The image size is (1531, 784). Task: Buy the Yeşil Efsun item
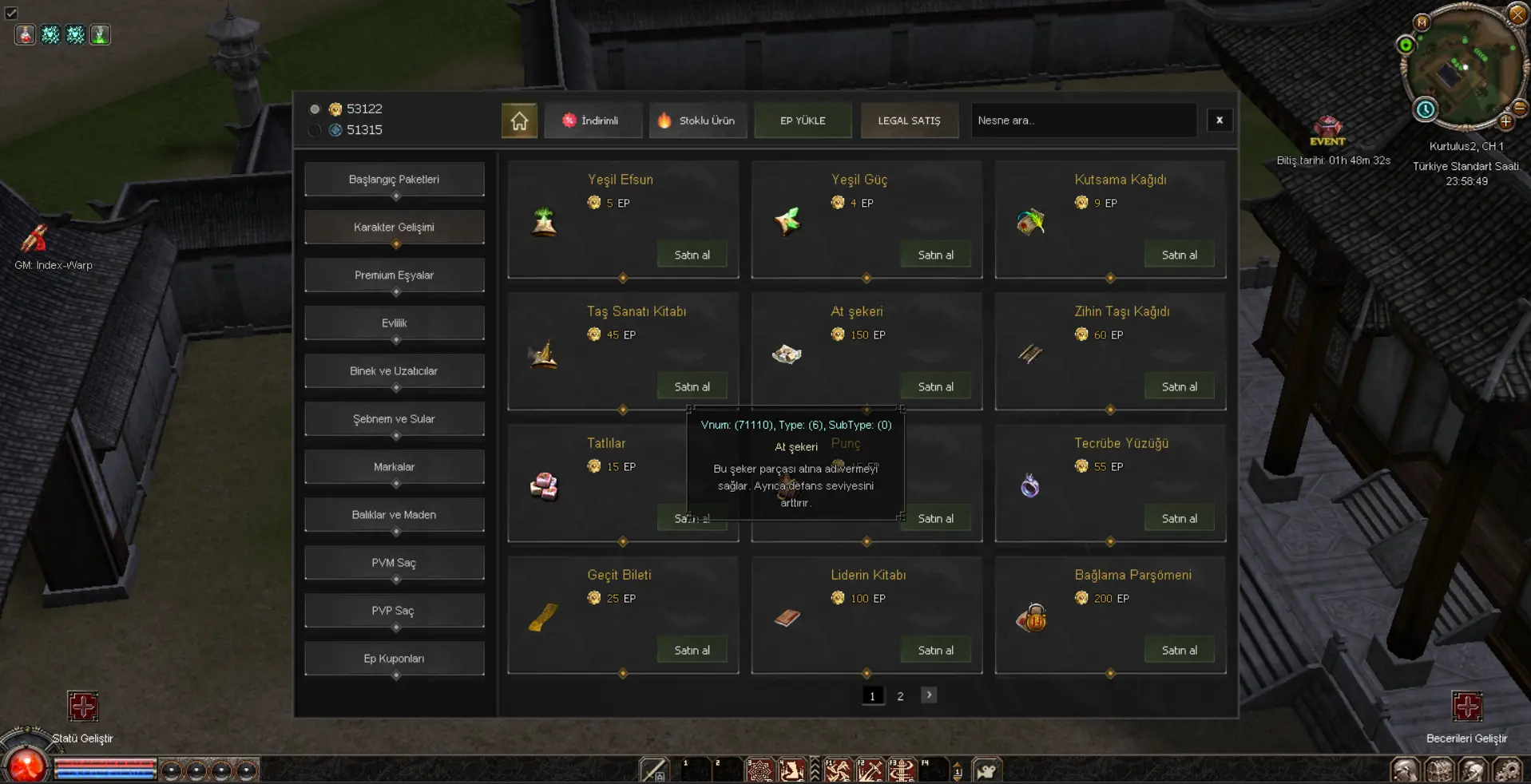click(692, 255)
